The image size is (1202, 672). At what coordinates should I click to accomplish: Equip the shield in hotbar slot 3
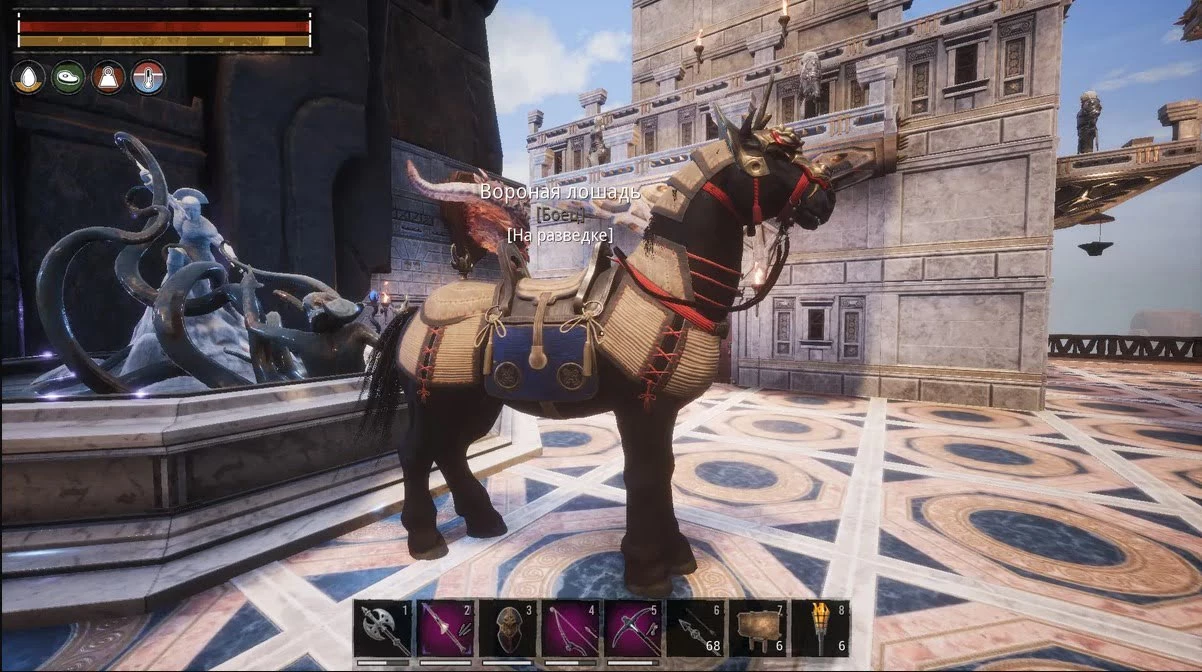click(508, 628)
